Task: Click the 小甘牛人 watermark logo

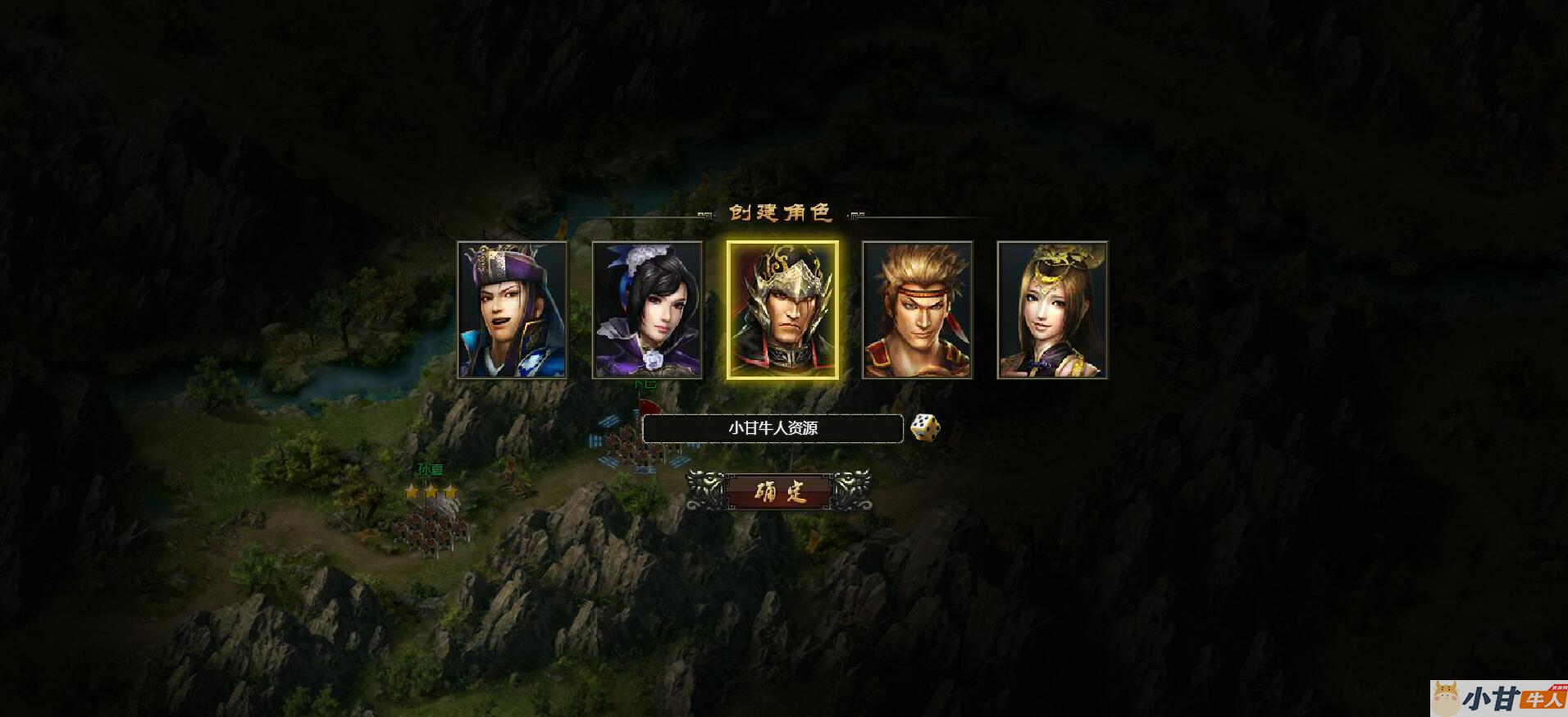Action: coord(1499,698)
